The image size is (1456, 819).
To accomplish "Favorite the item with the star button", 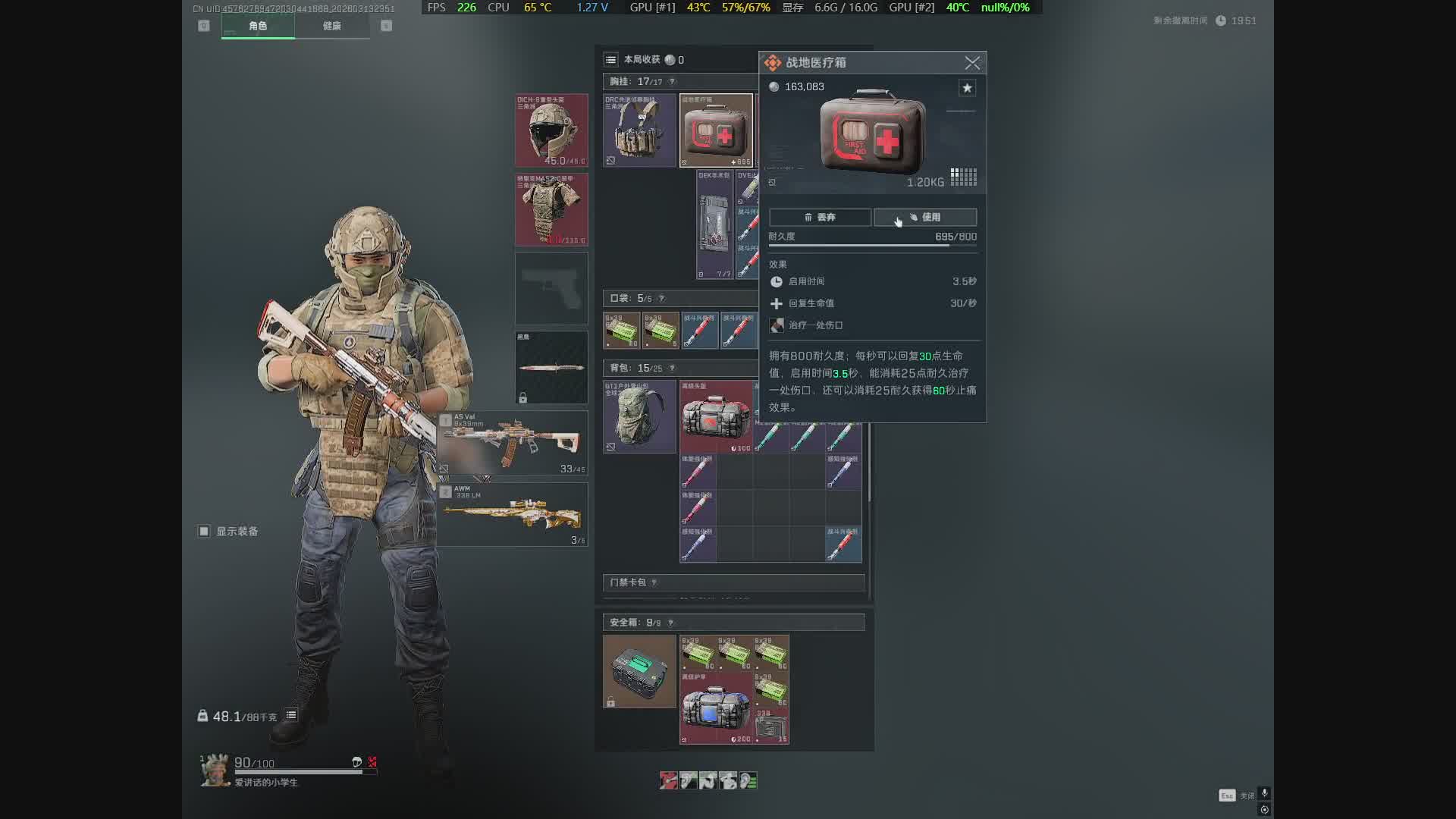I will [967, 88].
